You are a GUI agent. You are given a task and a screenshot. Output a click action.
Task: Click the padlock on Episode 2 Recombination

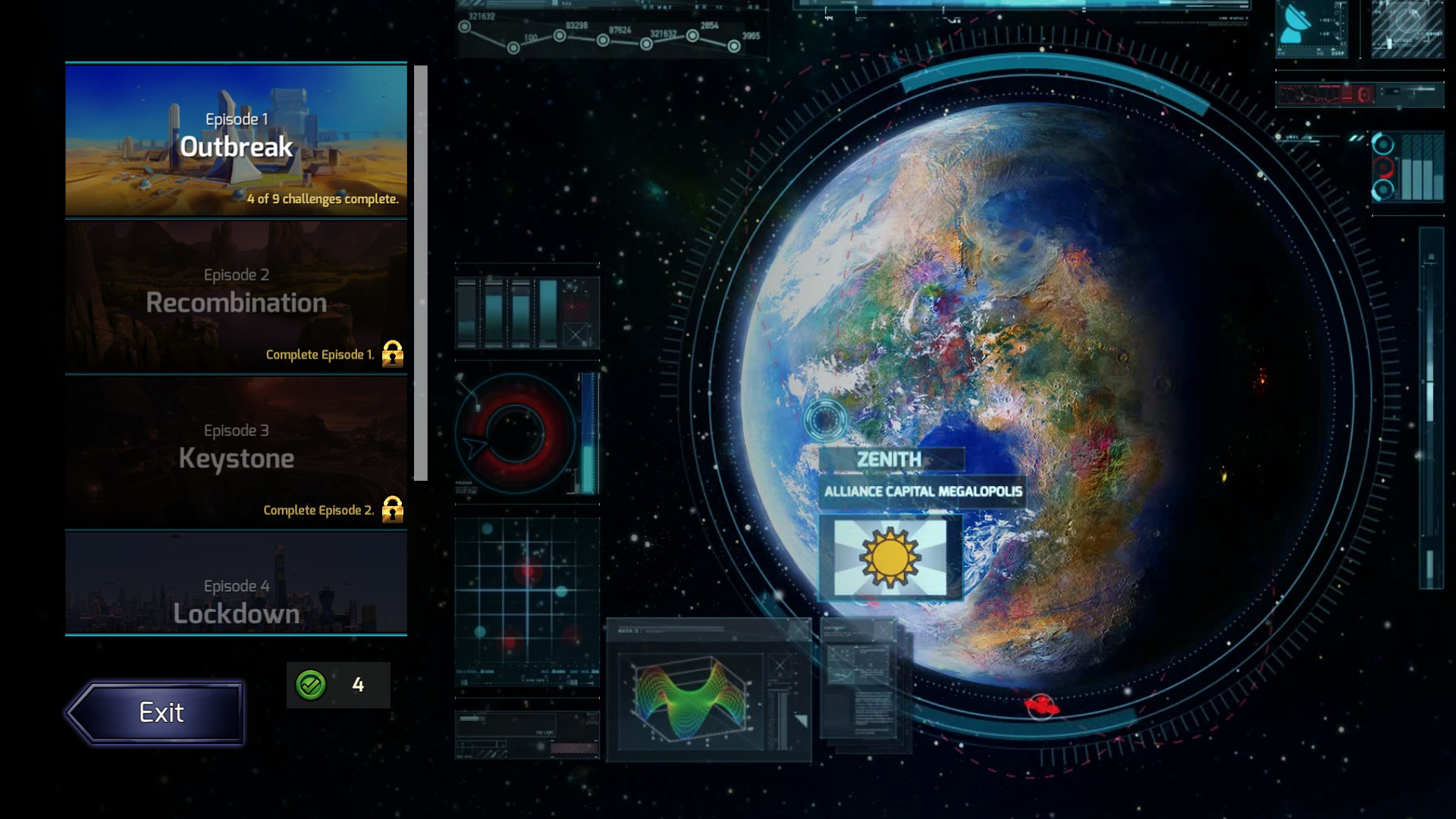[x=393, y=354]
